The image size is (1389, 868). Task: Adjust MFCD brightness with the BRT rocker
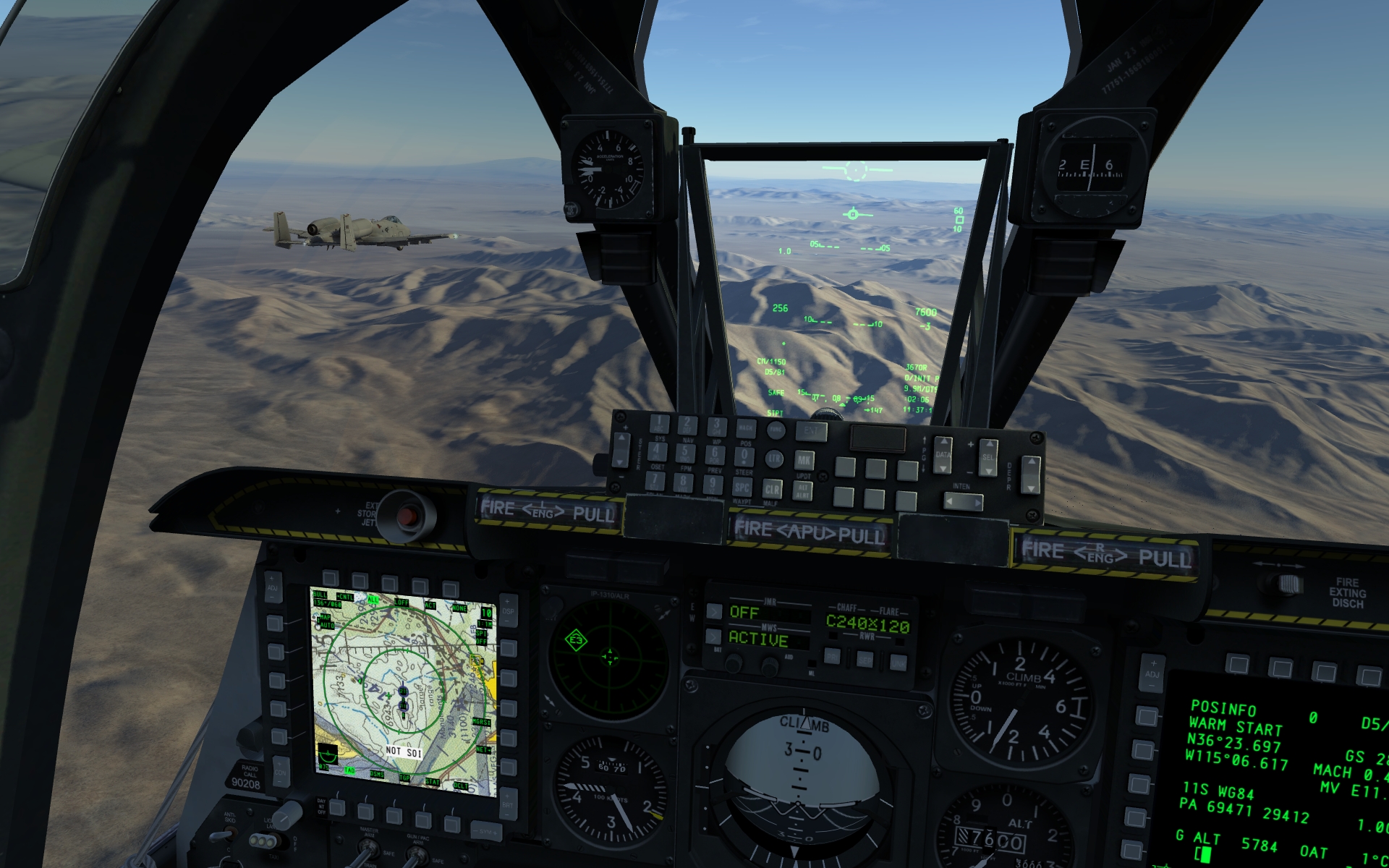tap(507, 805)
